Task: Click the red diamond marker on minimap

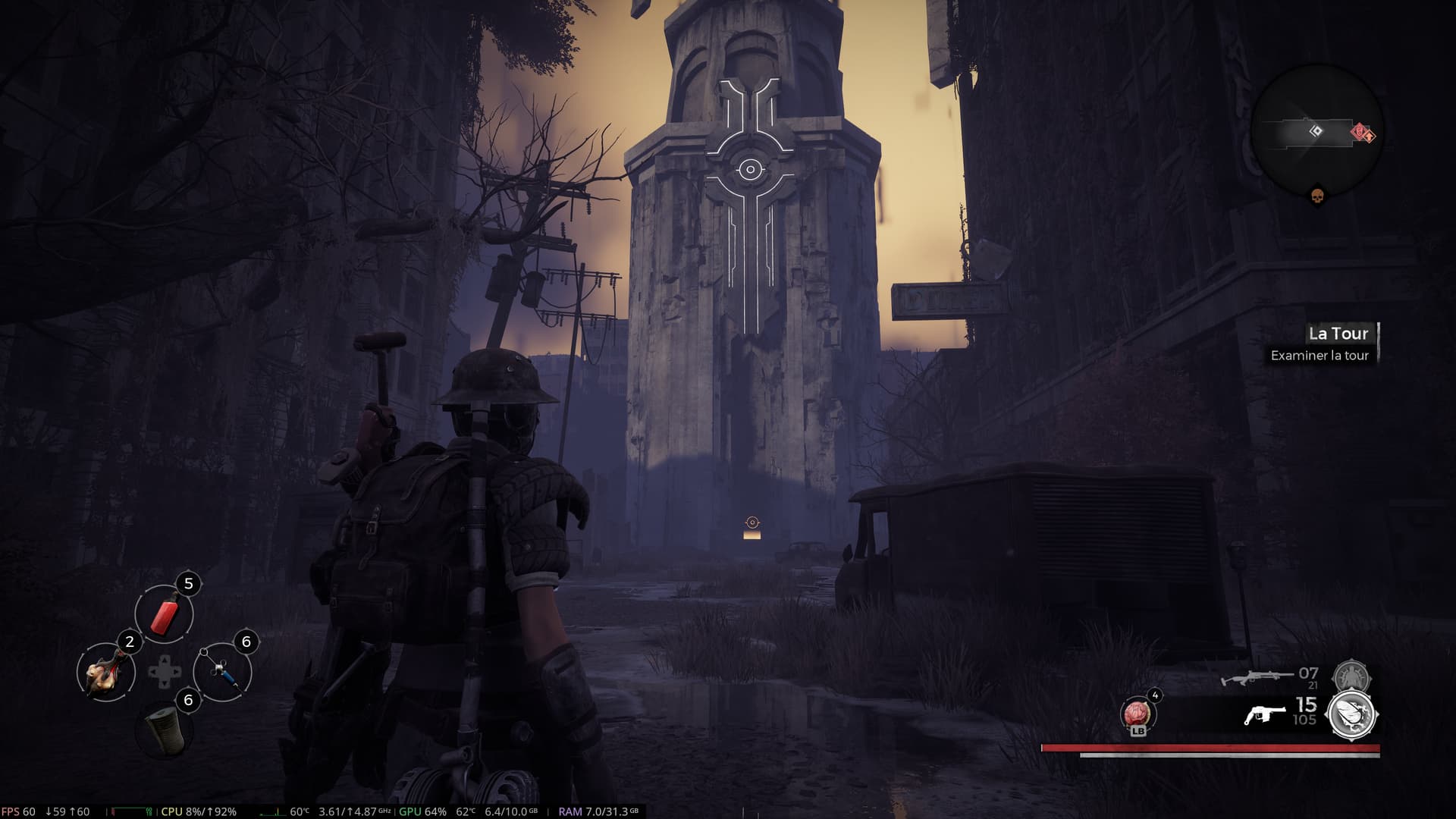Action: click(x=1360, y=133)
